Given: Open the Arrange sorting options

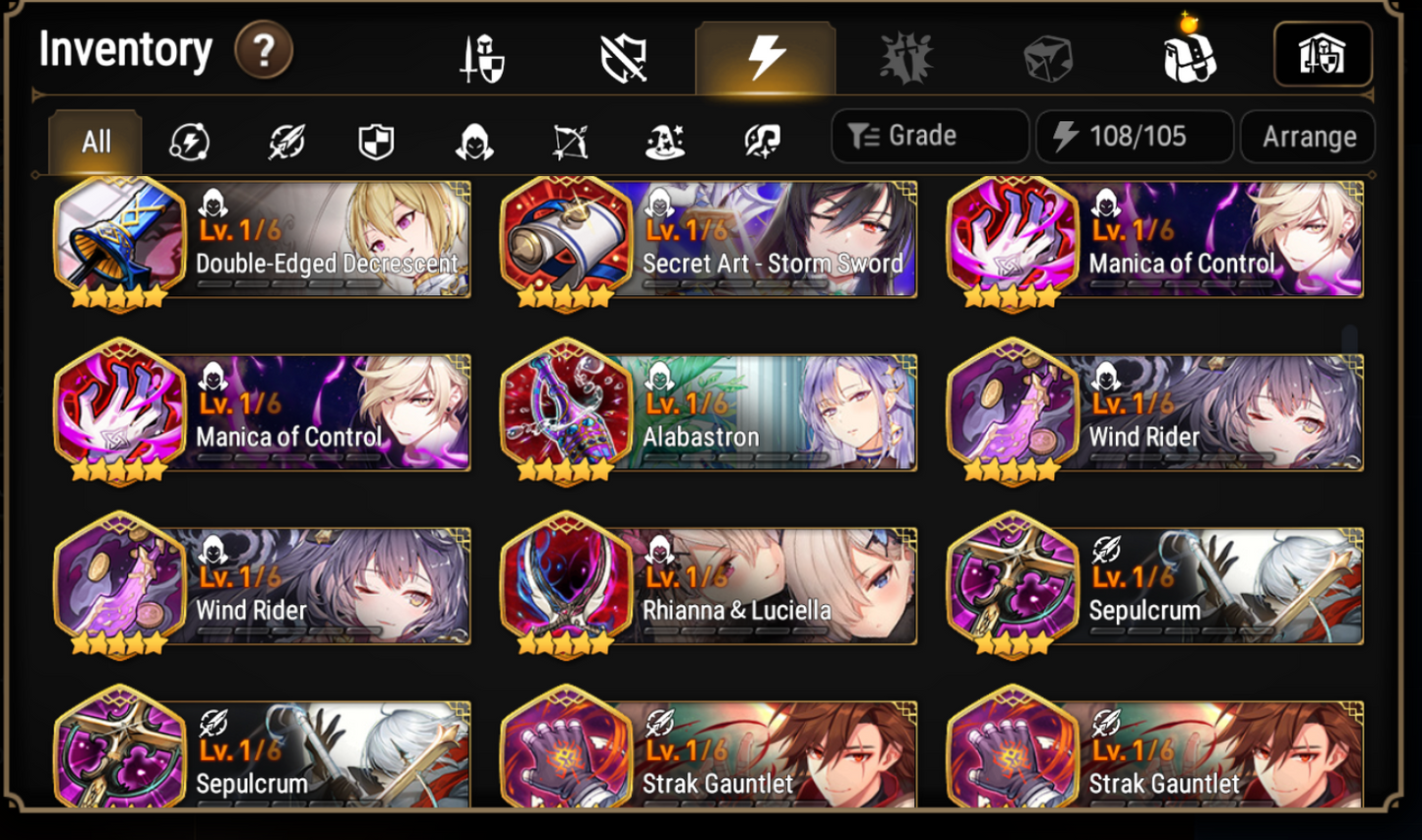Looking at the screenshot, I should pyautogui.click(x=1309, y=137).
